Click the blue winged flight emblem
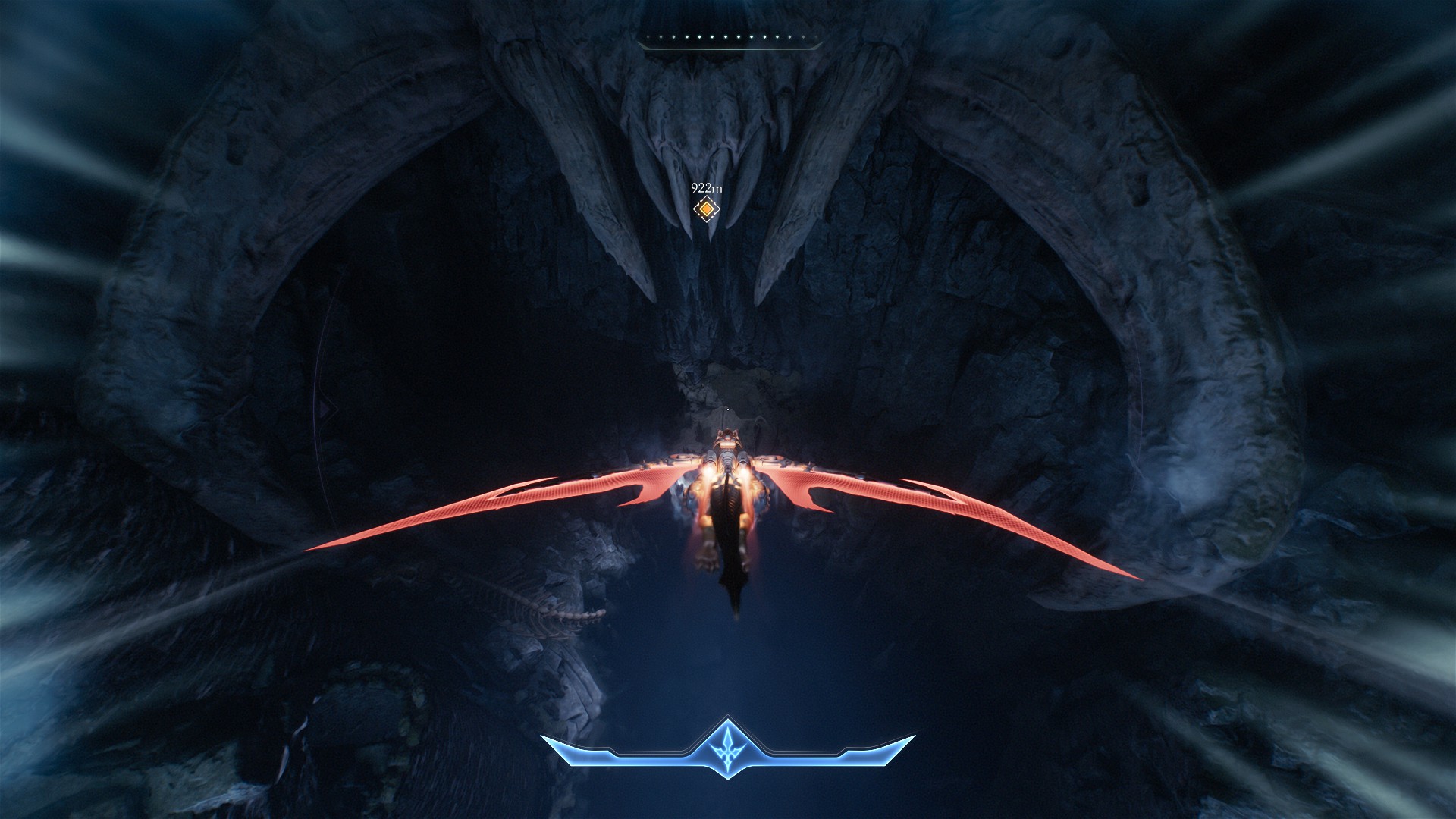Image resolution: width=1456 pixels, height=819 pixels. (x=728, y=746)
